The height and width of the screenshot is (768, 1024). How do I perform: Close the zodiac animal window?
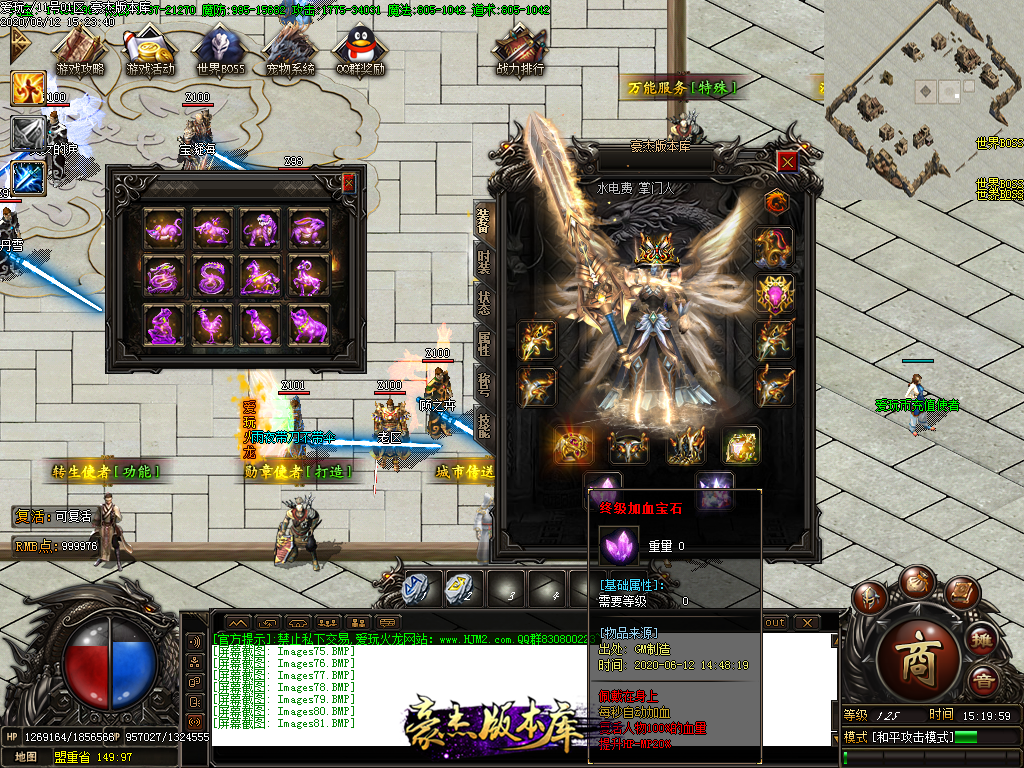(348, 183)
